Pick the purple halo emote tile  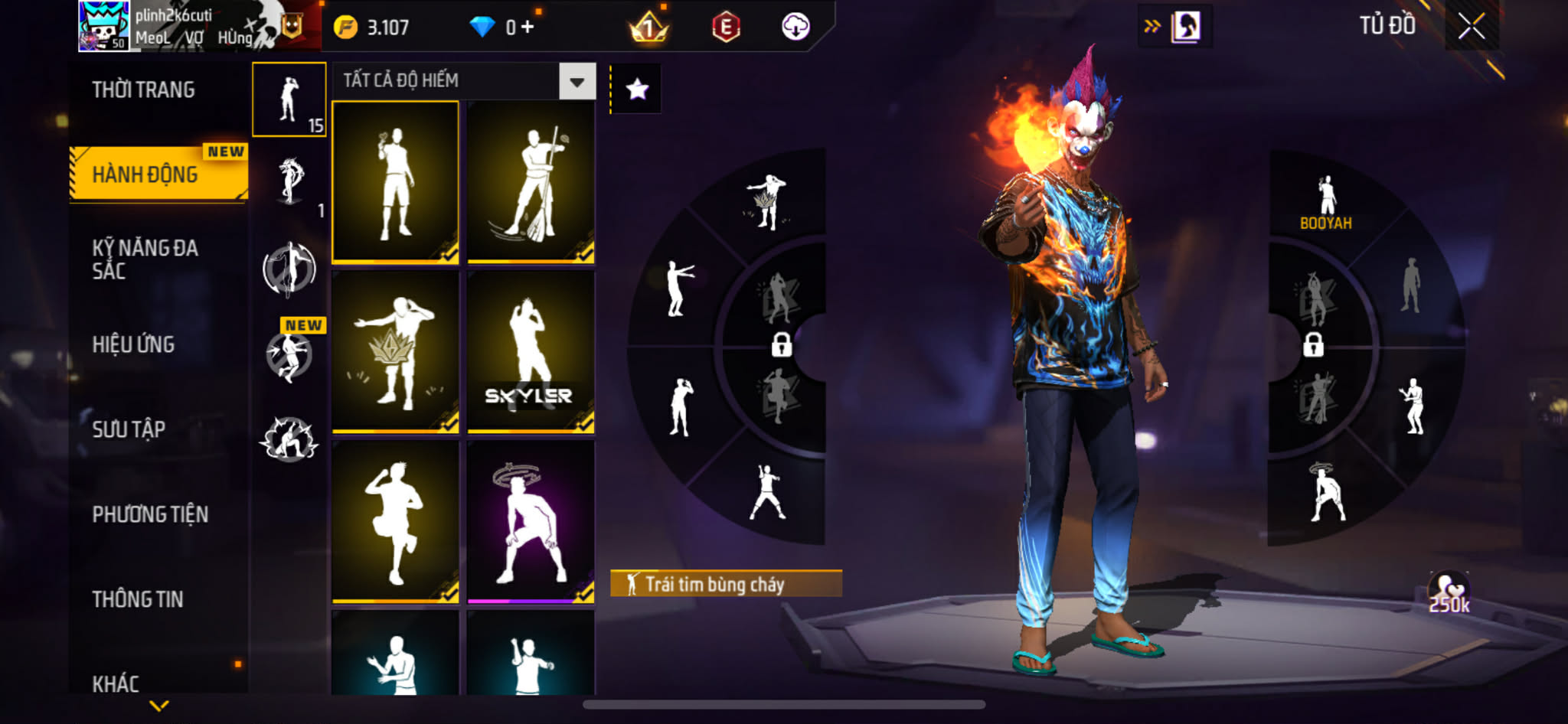(531, 522)
